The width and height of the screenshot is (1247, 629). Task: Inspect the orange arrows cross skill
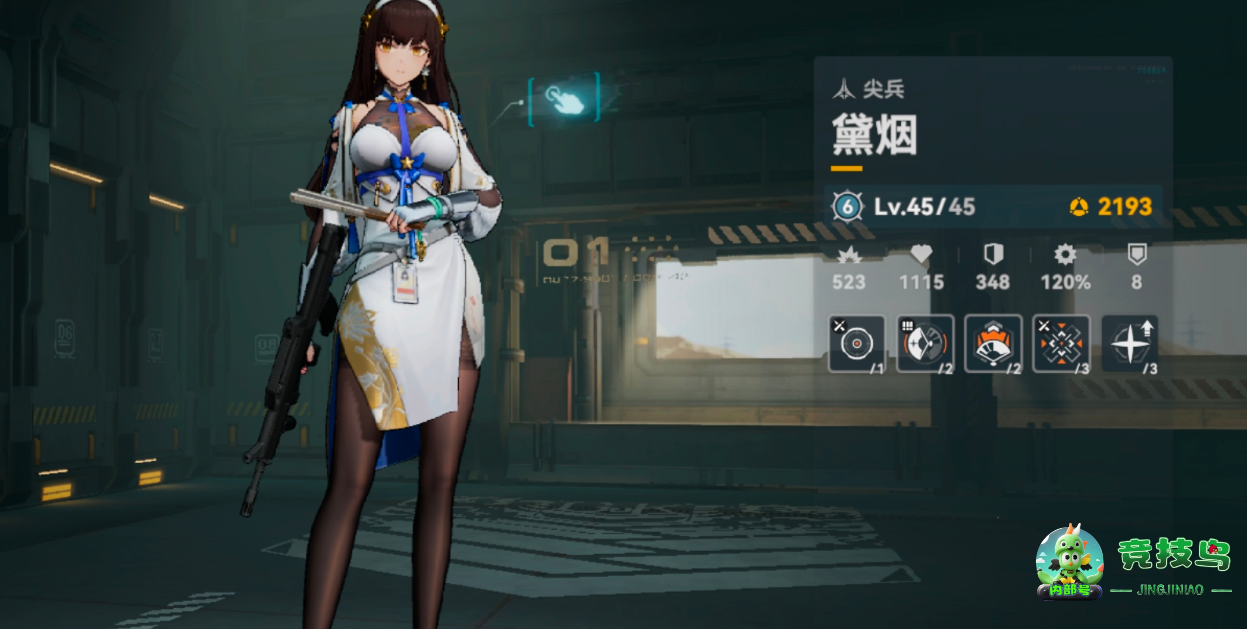point(1061,343)
